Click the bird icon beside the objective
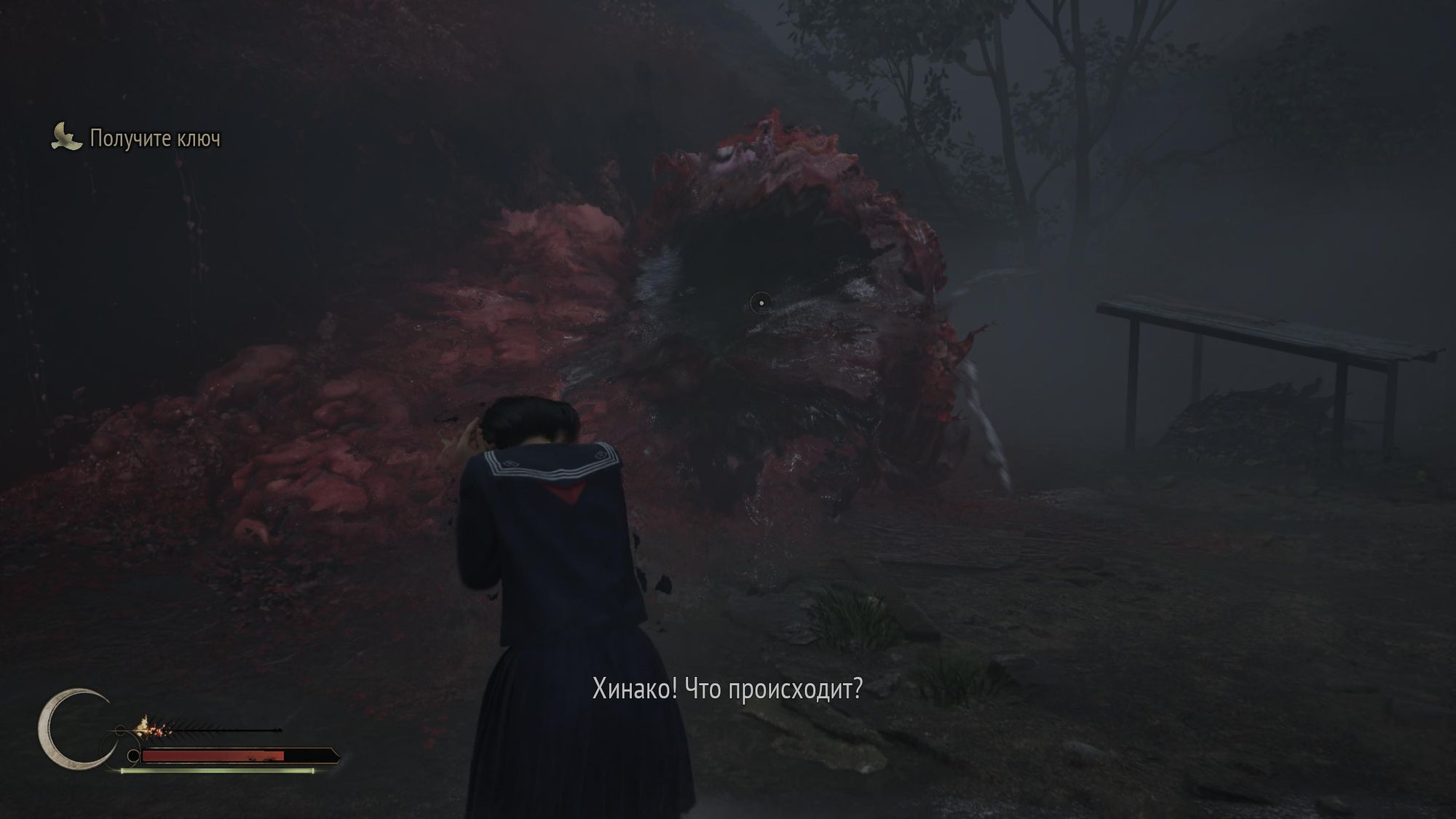The image size is (1456, 819). (66, 137)
